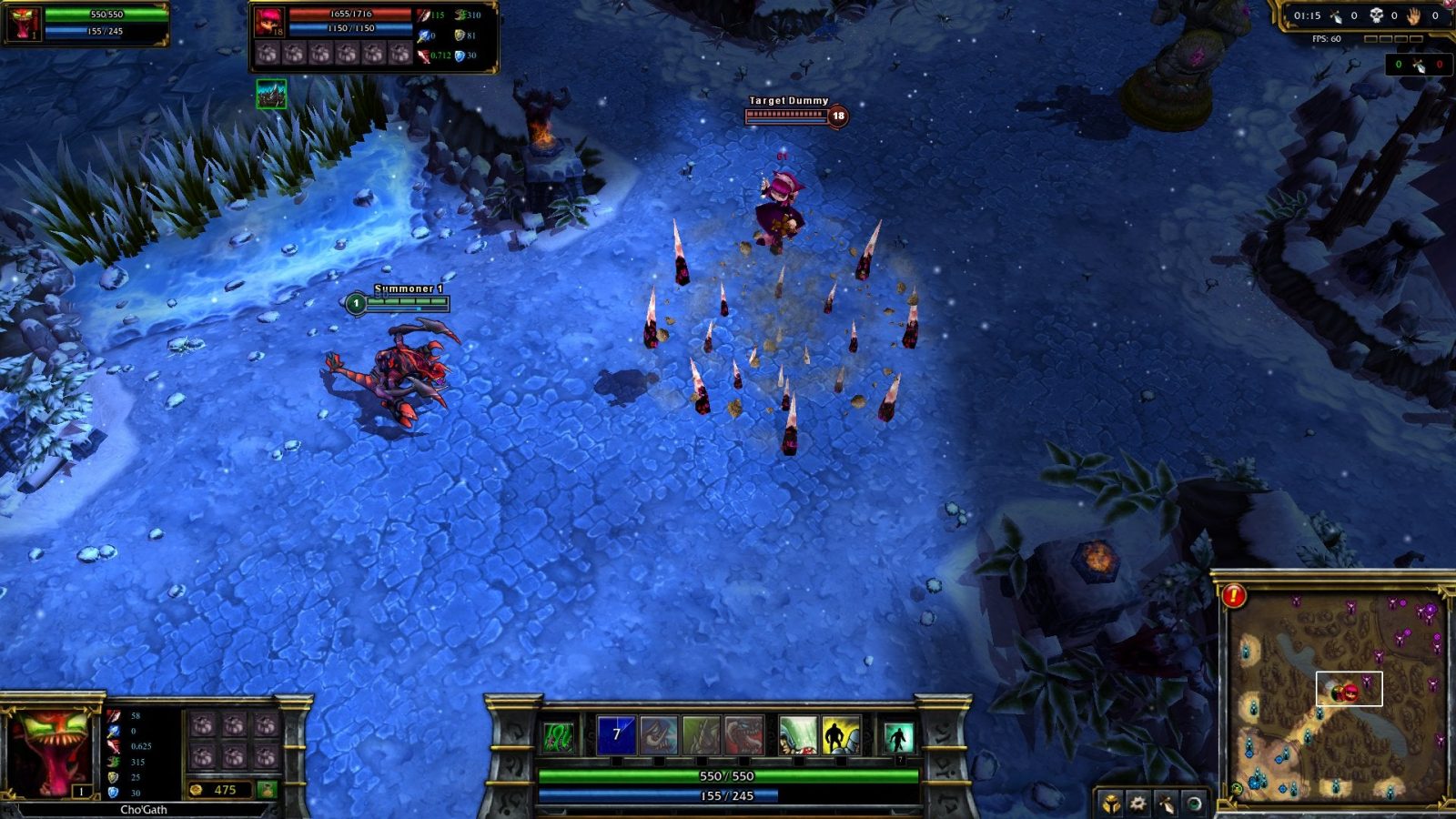Viewport: 1456px width, 819px height.
Task: Click the sword button beside the minimap
Action: click(1166, 804)
